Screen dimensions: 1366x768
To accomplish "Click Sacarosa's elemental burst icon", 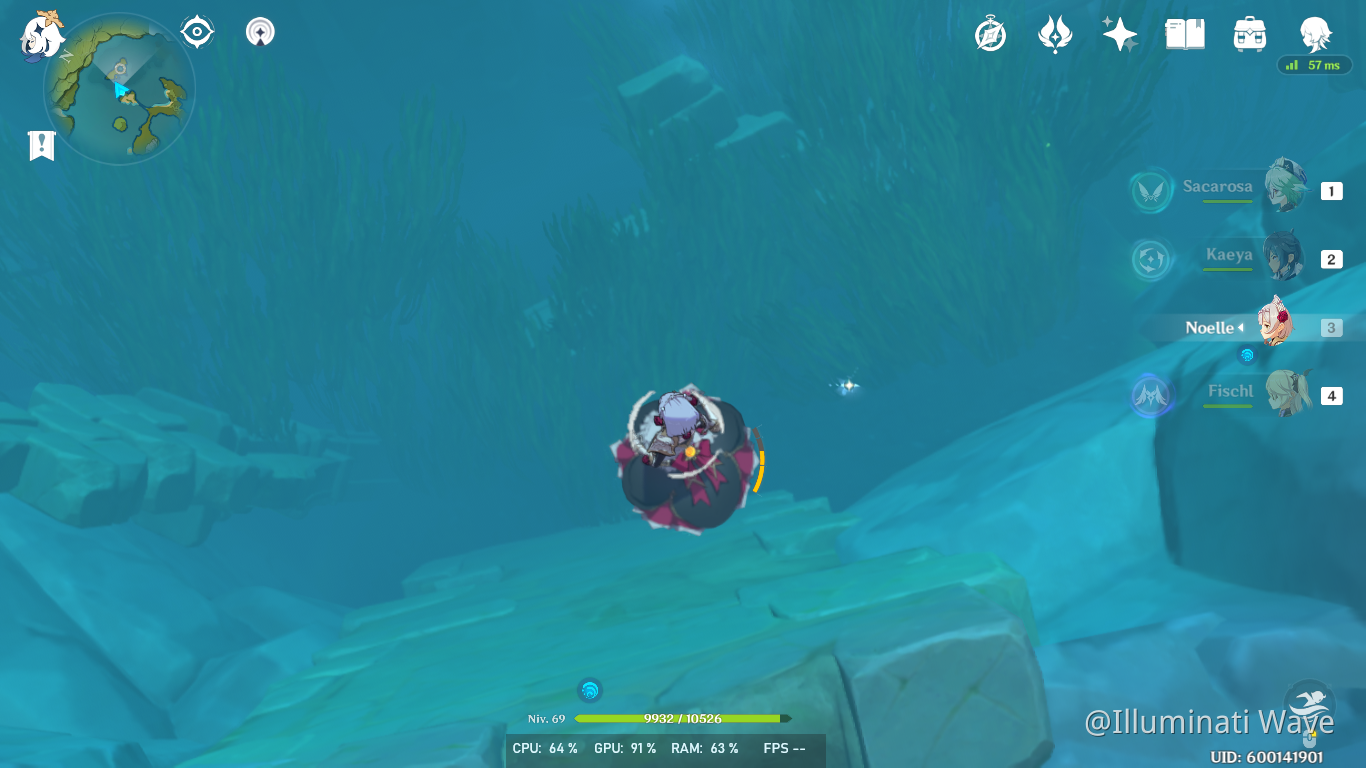I will click(1151, 189).
